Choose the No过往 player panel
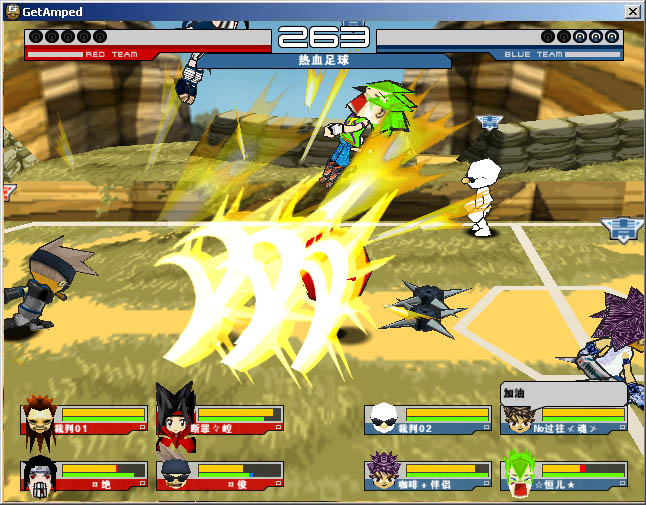 click(564, 420)
